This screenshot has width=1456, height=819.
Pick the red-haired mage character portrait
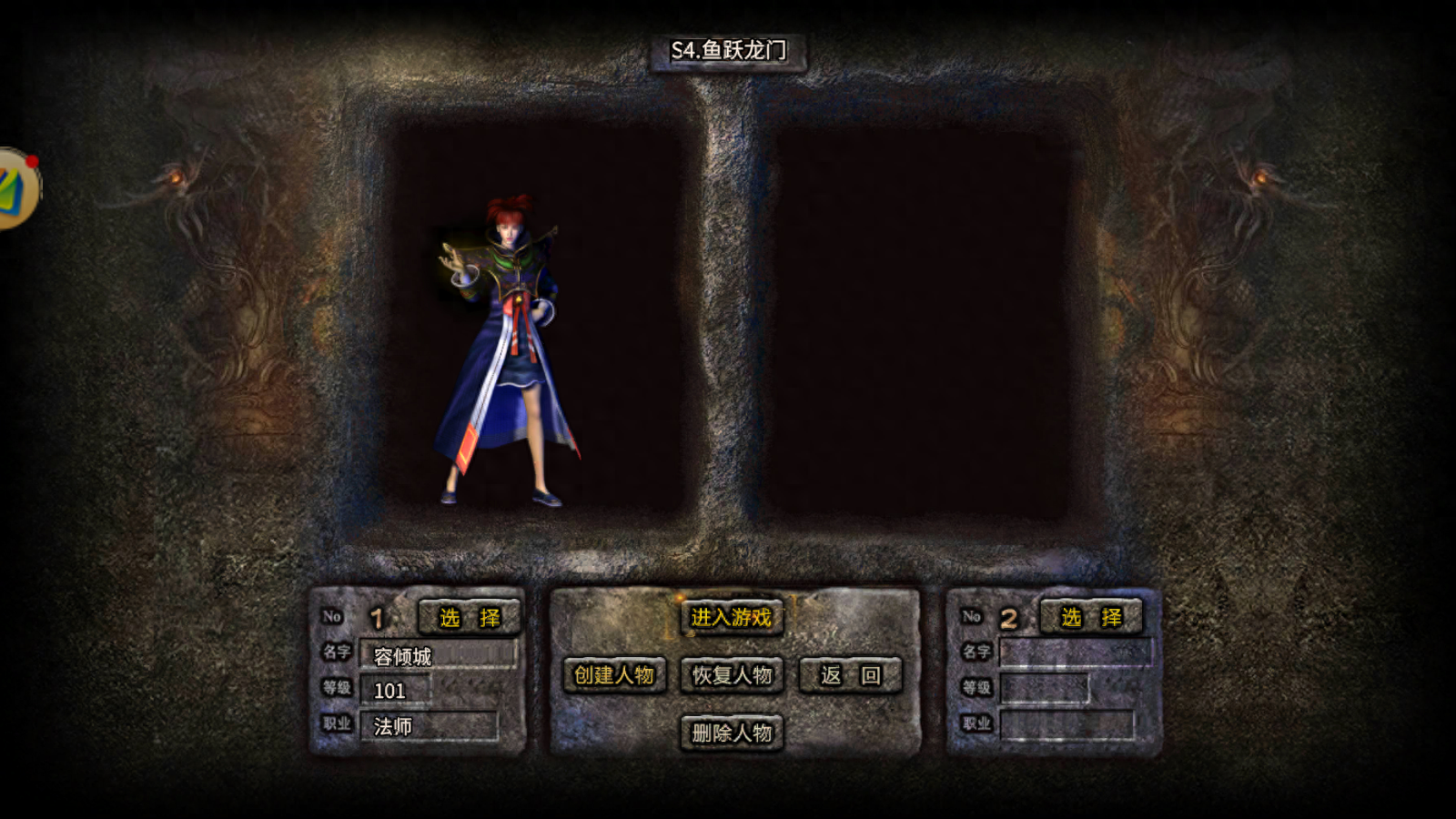(x=507, y=350)
